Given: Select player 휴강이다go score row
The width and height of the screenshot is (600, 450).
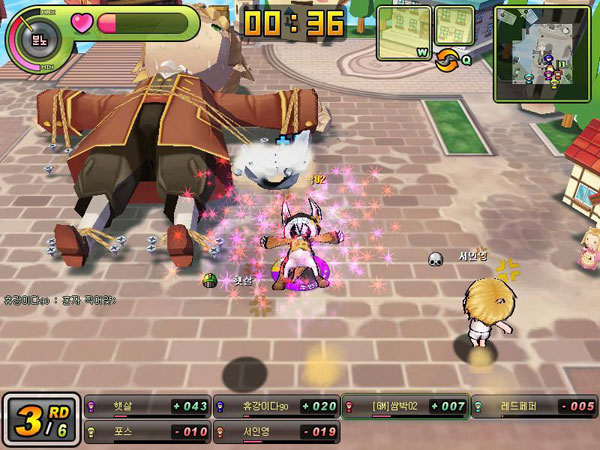Looking at the screenshot, I should pos(276,406).
